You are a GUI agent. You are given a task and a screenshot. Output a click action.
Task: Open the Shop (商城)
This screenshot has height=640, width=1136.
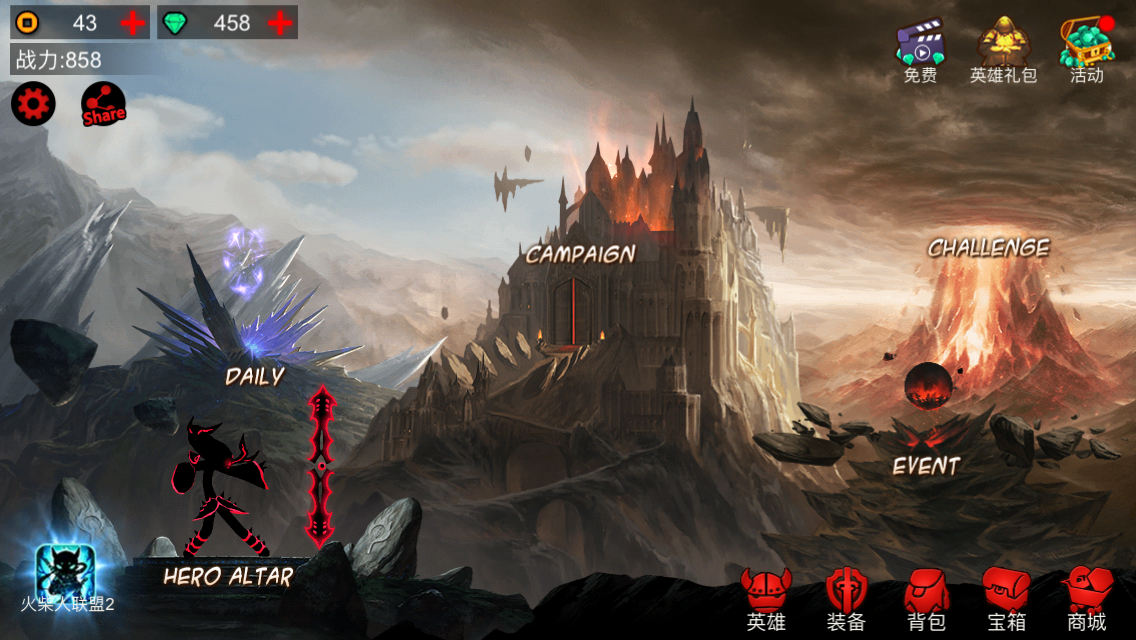1087,600
